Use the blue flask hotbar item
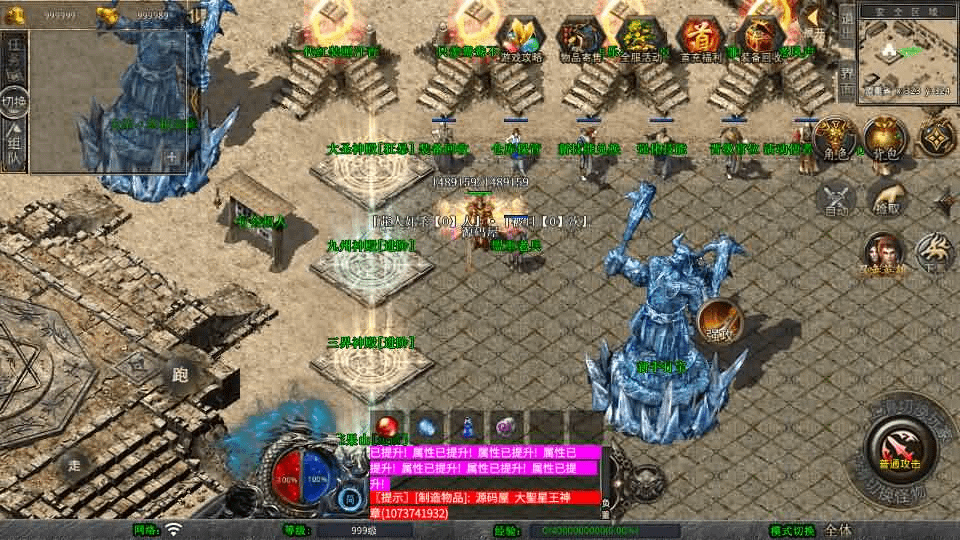The image size is (960, 540). (467, 426)
